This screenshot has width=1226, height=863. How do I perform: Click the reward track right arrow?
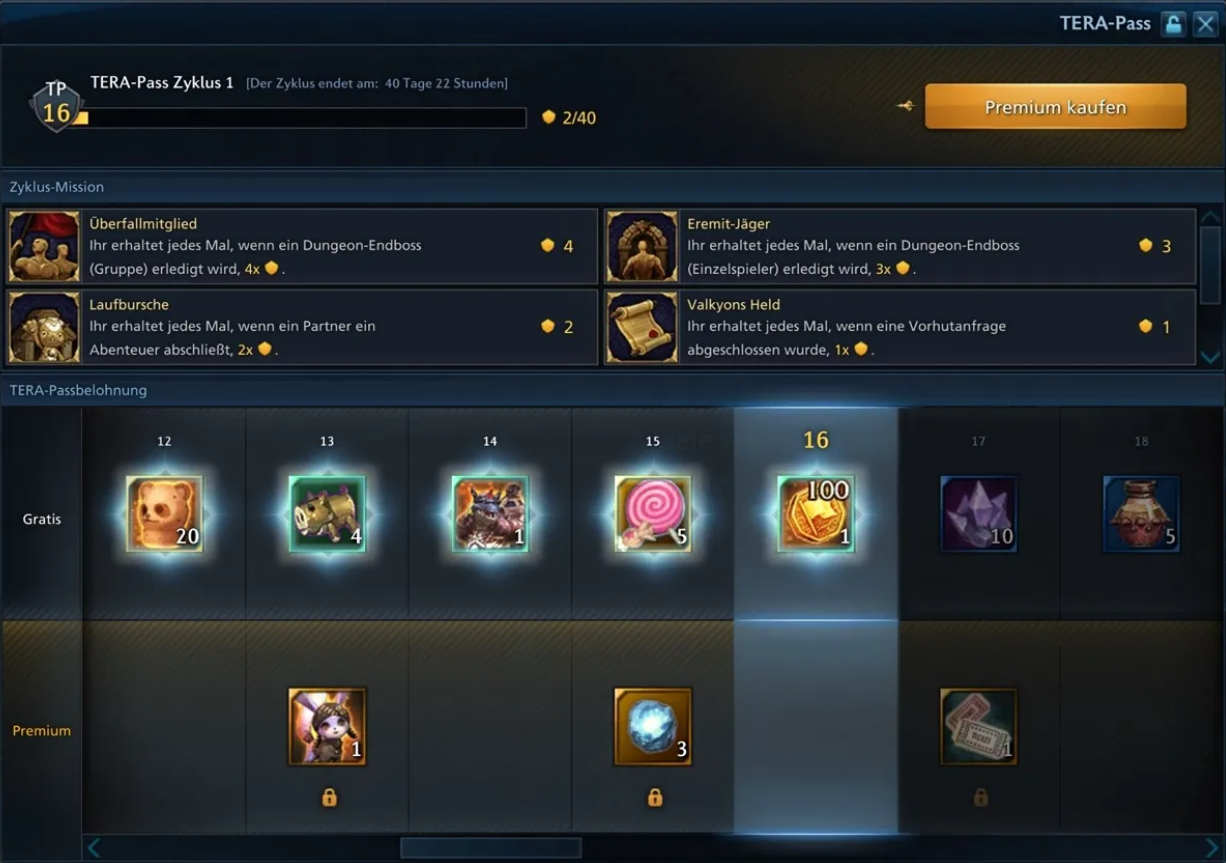pos(1212,849)
